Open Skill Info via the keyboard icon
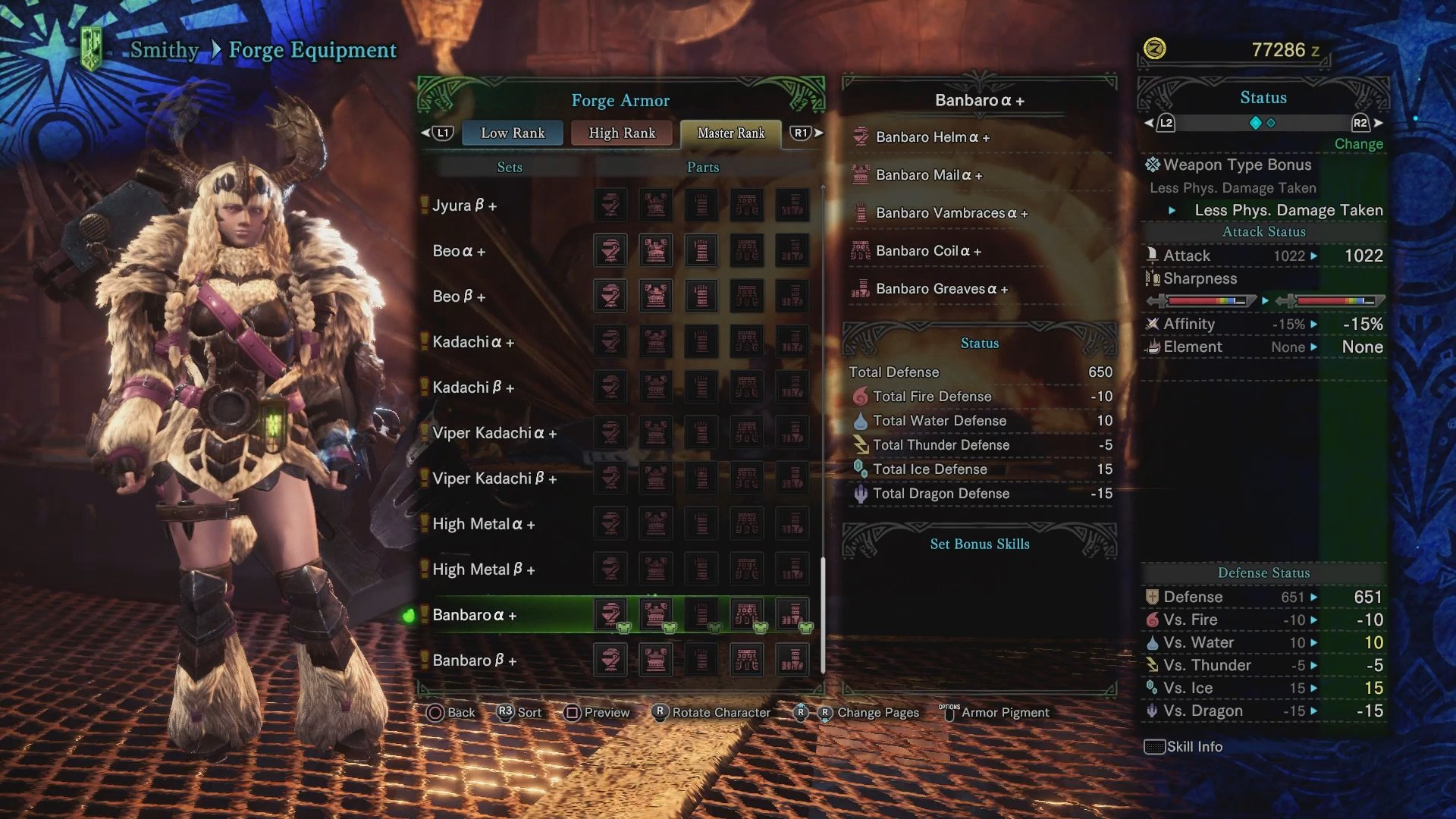The image size is (1456, 819). tap(1154, 747)
